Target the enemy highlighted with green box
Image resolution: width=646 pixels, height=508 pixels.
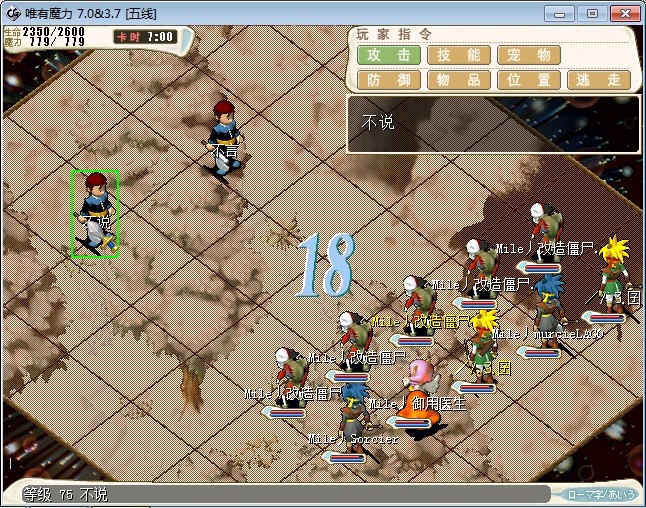(x=95, y=213)
